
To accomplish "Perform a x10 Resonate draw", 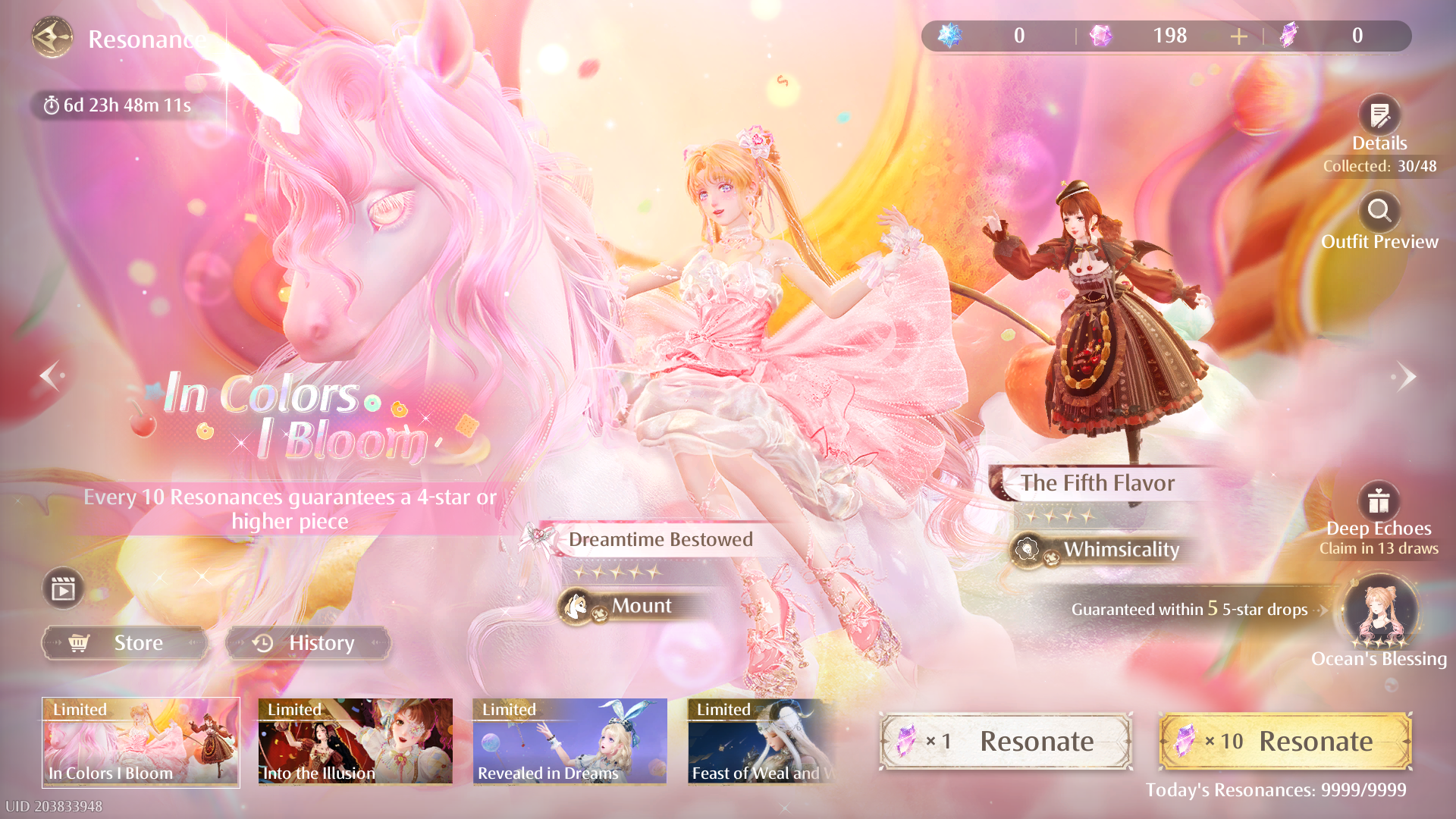I will point(1285,741).
